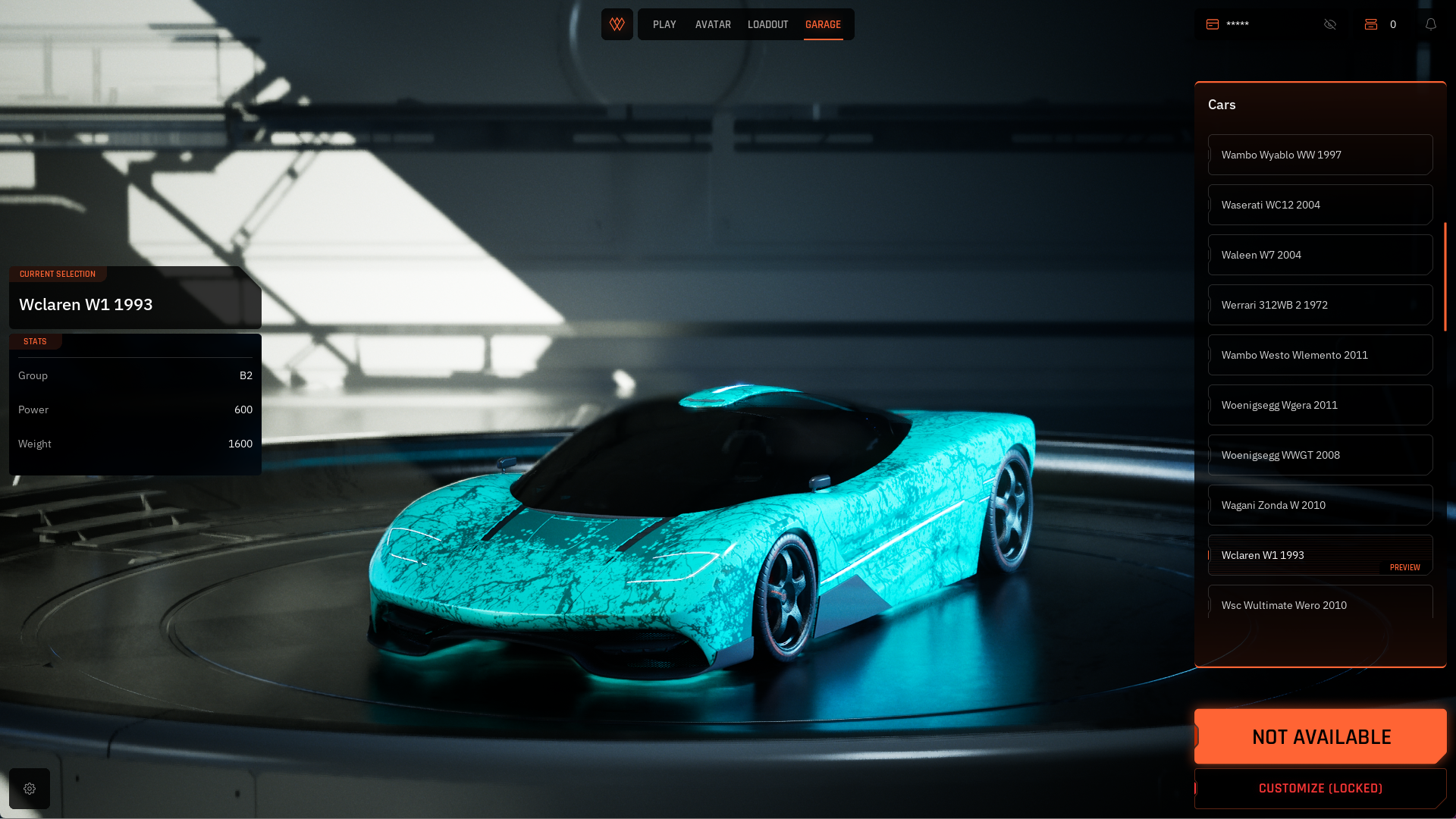The width and height of the screenshot is (1456, 819).
Task: Choose Wambo Wyablo WW 1997
Action: (x=1319, y=155)
